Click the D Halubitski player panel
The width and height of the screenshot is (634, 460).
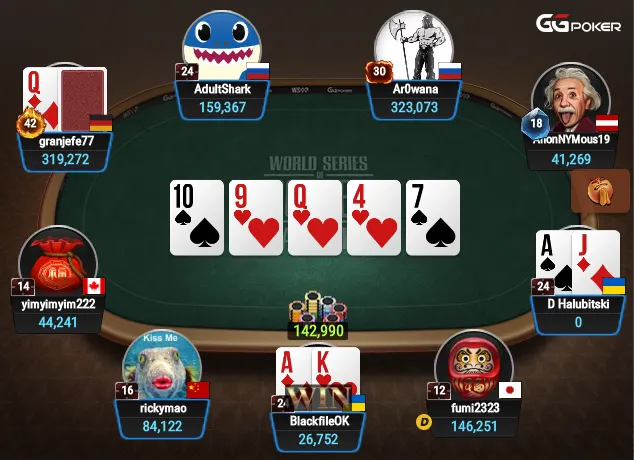[x=577, y=312]
